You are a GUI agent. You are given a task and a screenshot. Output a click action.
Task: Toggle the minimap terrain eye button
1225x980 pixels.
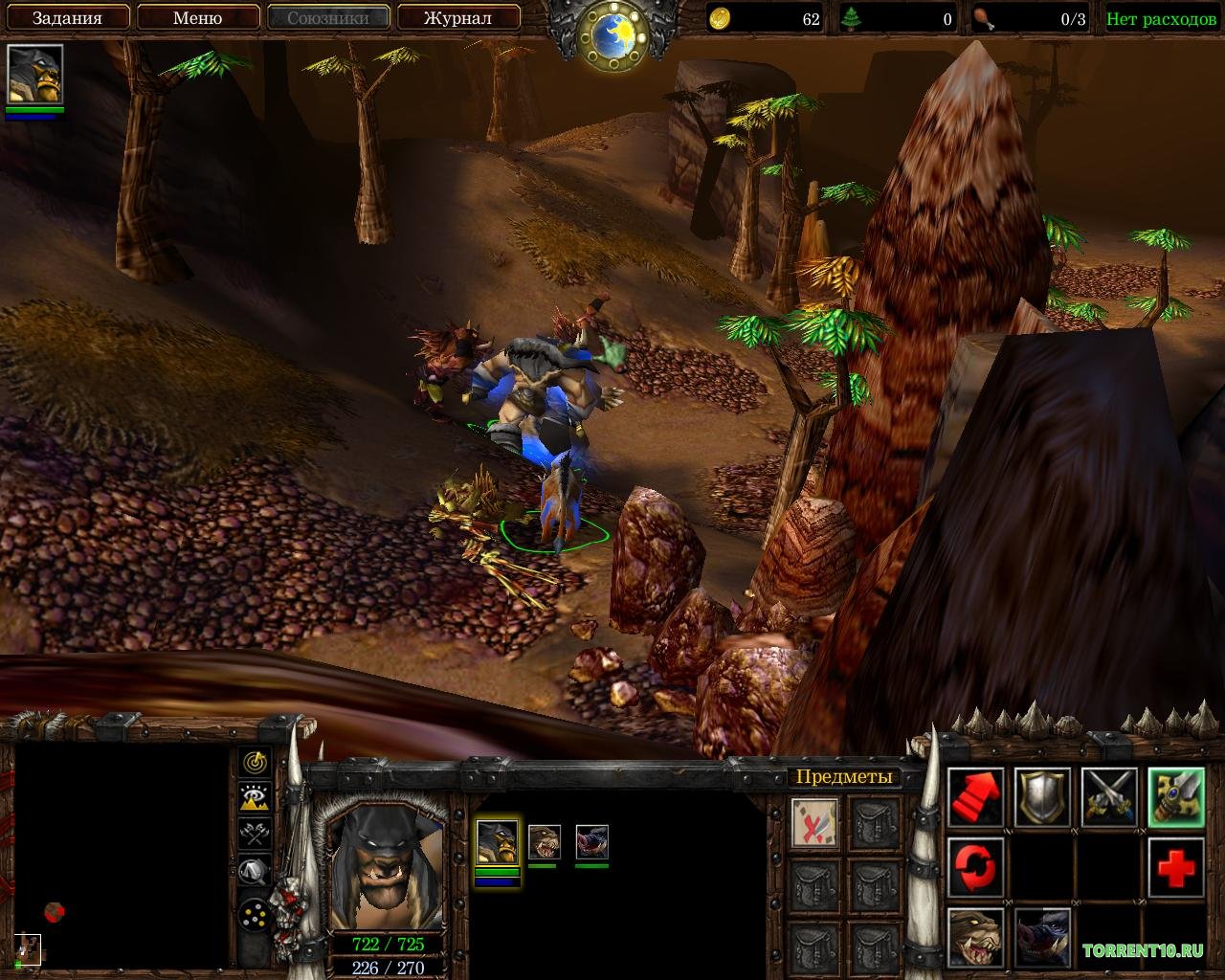coord(255,797)
